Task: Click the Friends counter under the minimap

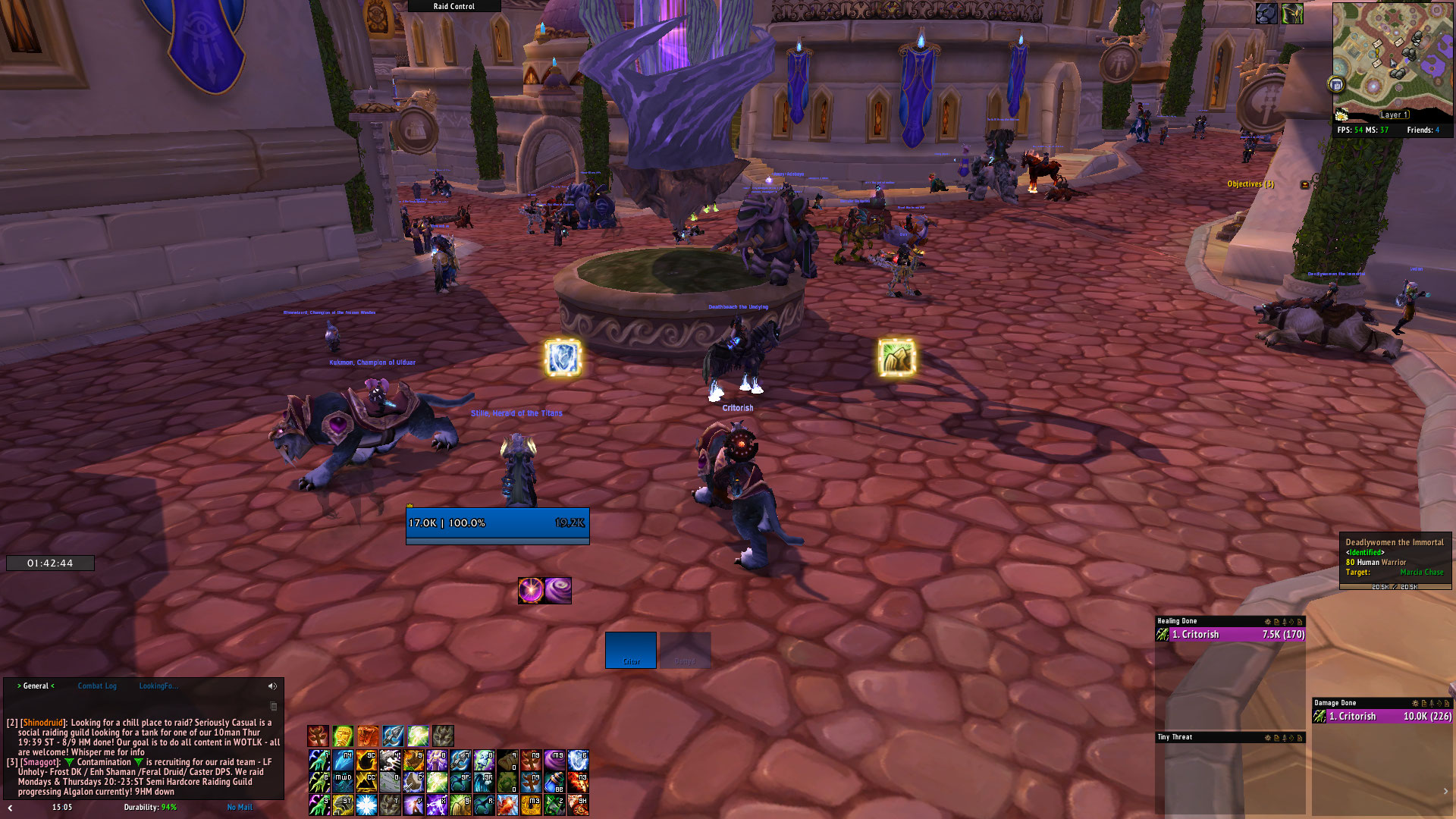Action: click(1423, 130)
